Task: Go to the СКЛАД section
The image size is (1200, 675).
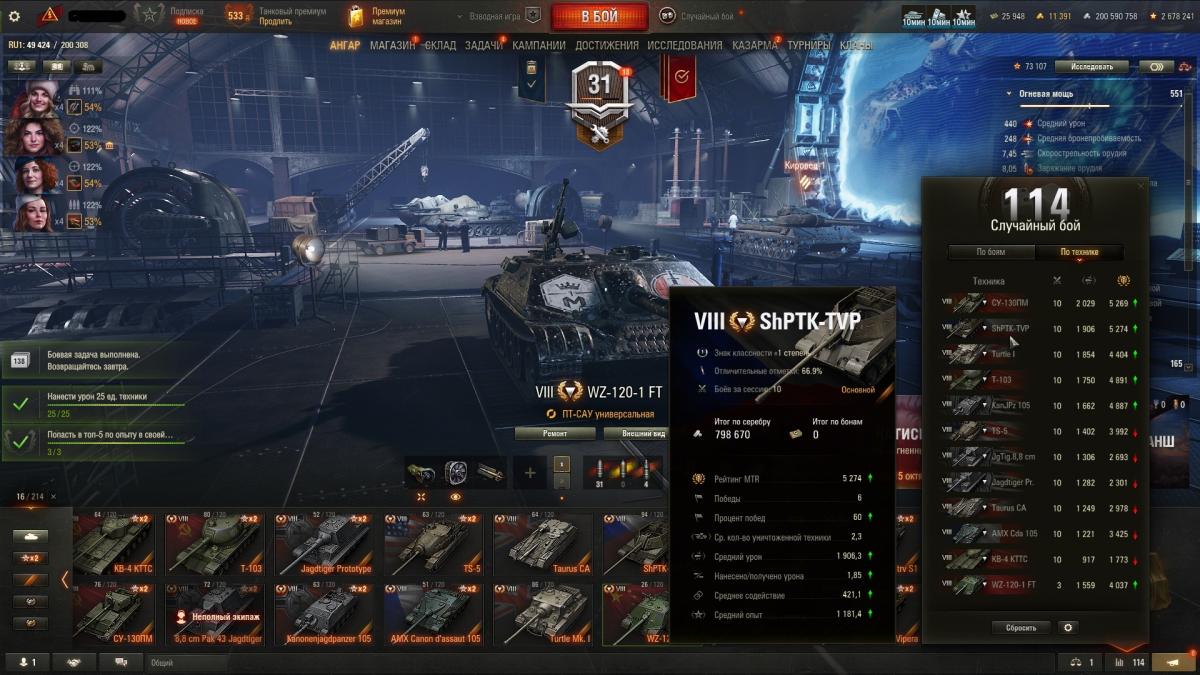Action: tap(441, 45)
